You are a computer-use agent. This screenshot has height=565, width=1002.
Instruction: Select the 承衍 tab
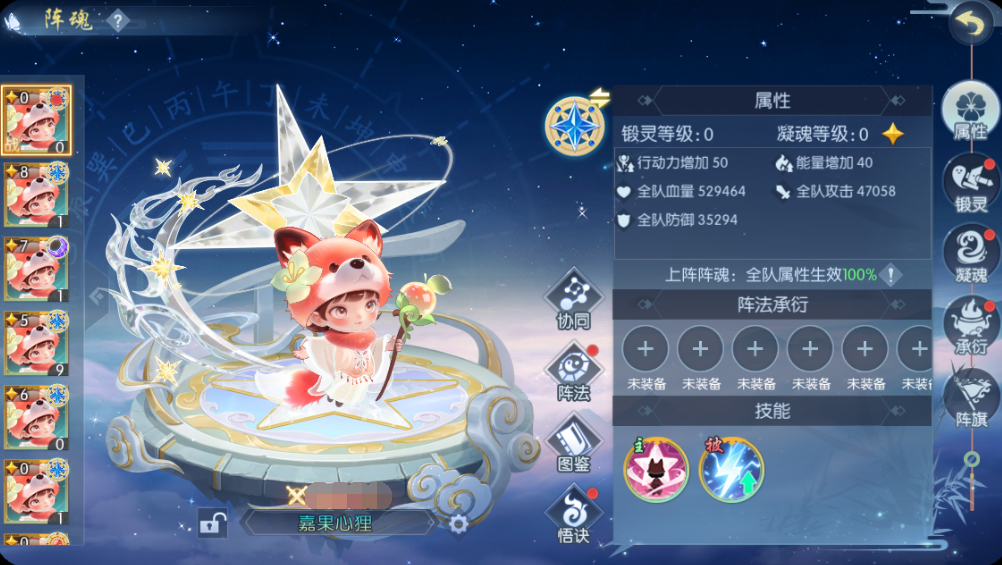point(971,324)
